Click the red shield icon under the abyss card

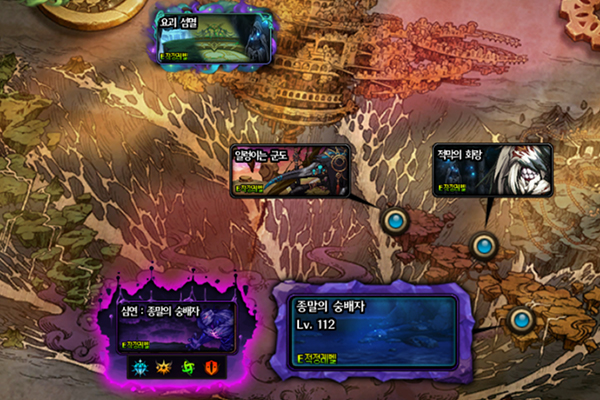pos(211,368)
